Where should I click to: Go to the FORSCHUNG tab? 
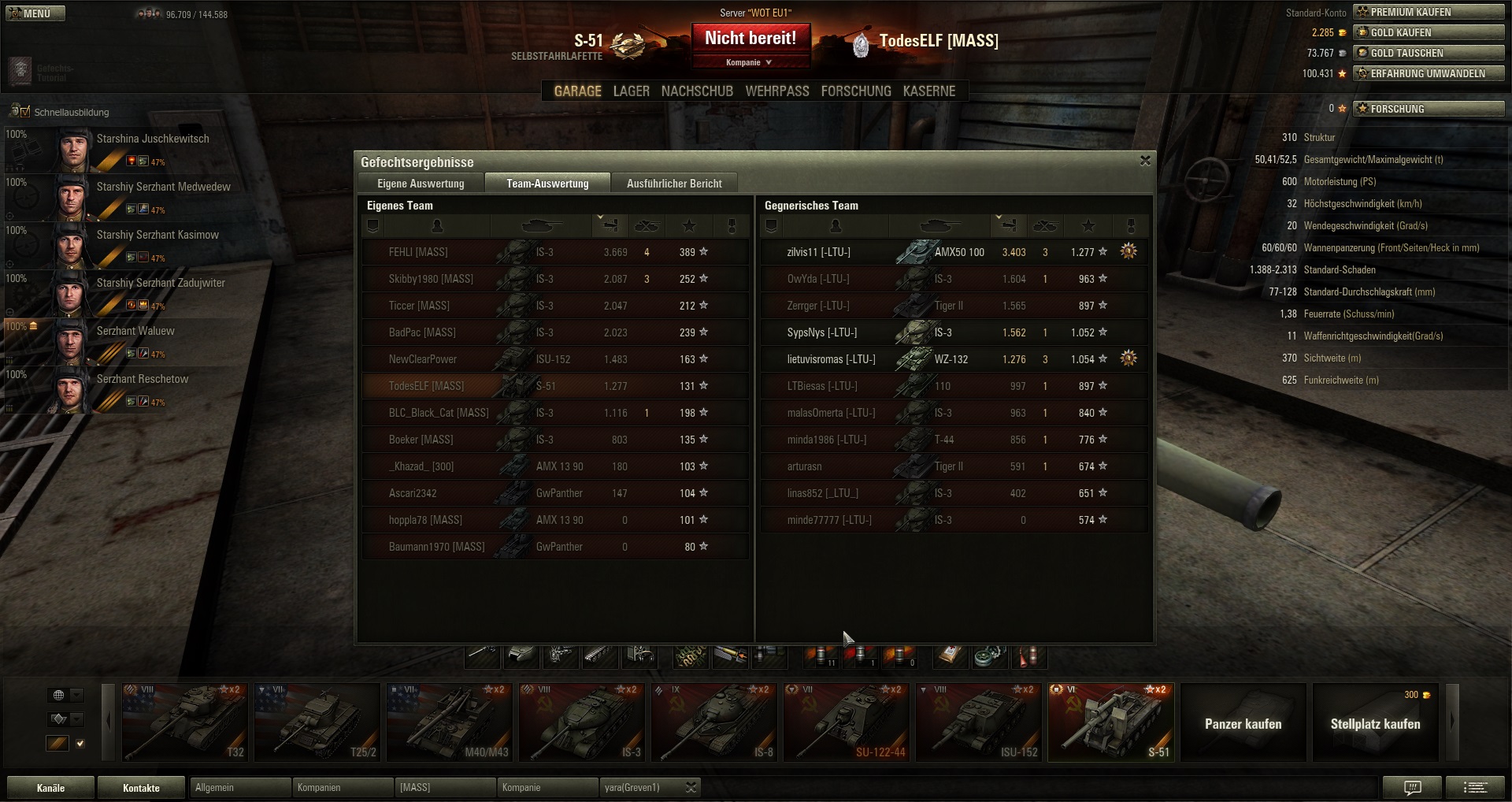pyautogui.click(x=856, y=91)
